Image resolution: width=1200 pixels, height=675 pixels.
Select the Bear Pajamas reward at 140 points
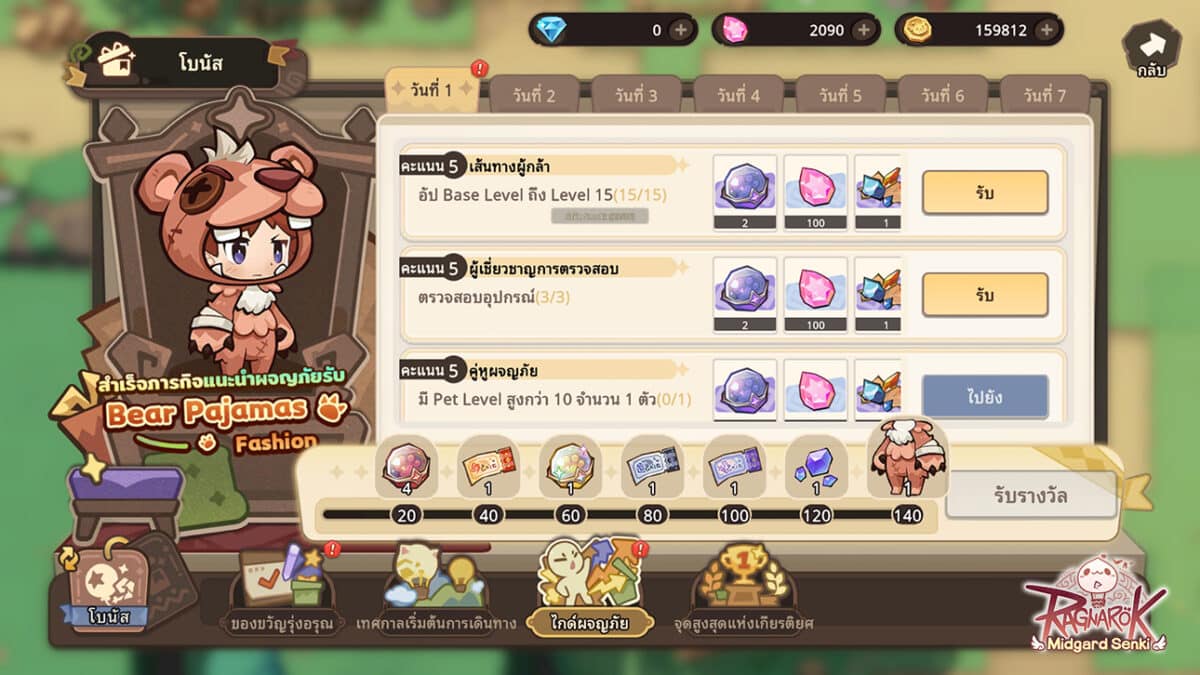coord(908,462)
